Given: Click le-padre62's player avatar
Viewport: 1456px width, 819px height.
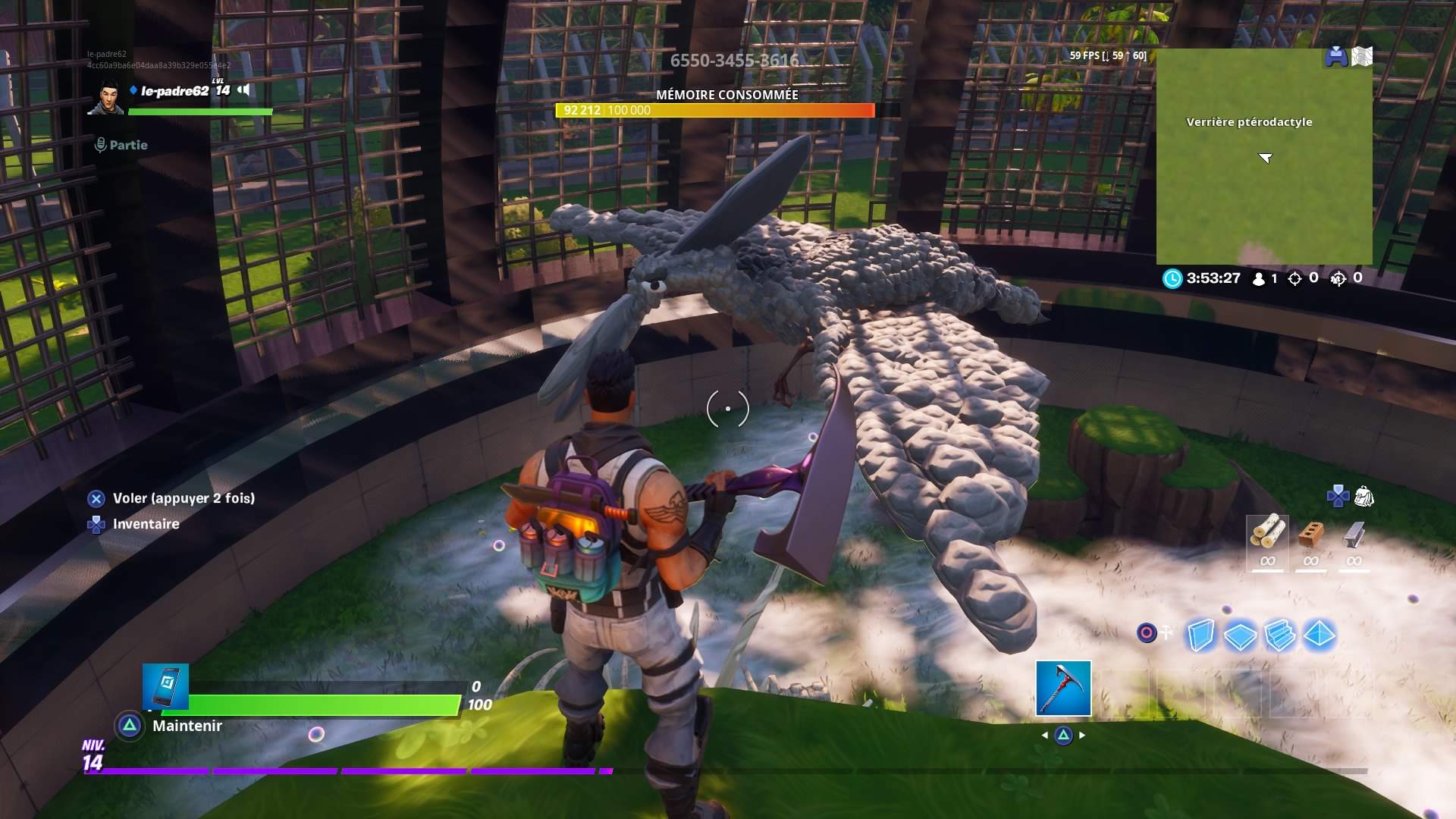Looking at the screenshot, I should [x=105, y=98].
